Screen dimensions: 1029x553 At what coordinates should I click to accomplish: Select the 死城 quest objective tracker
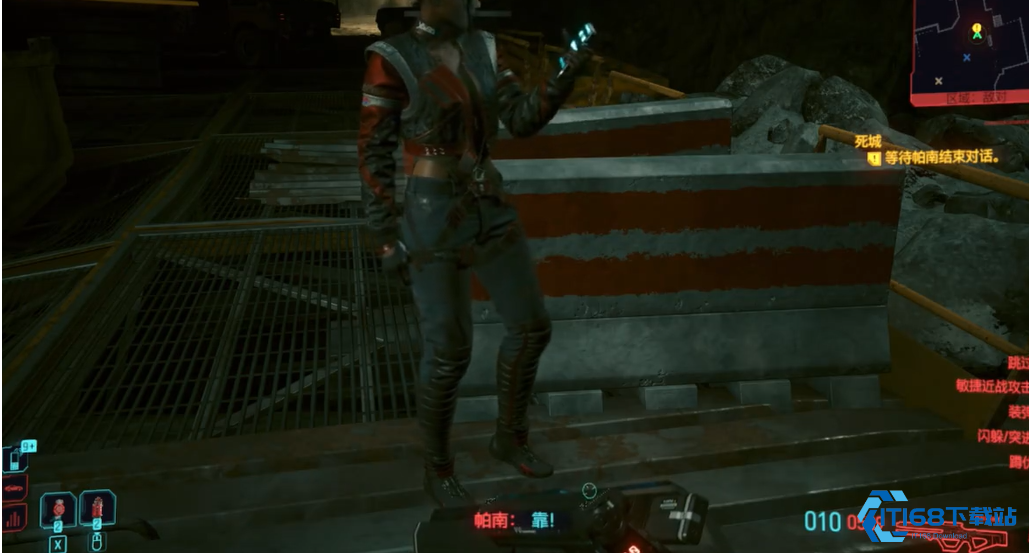coord(868,142)
